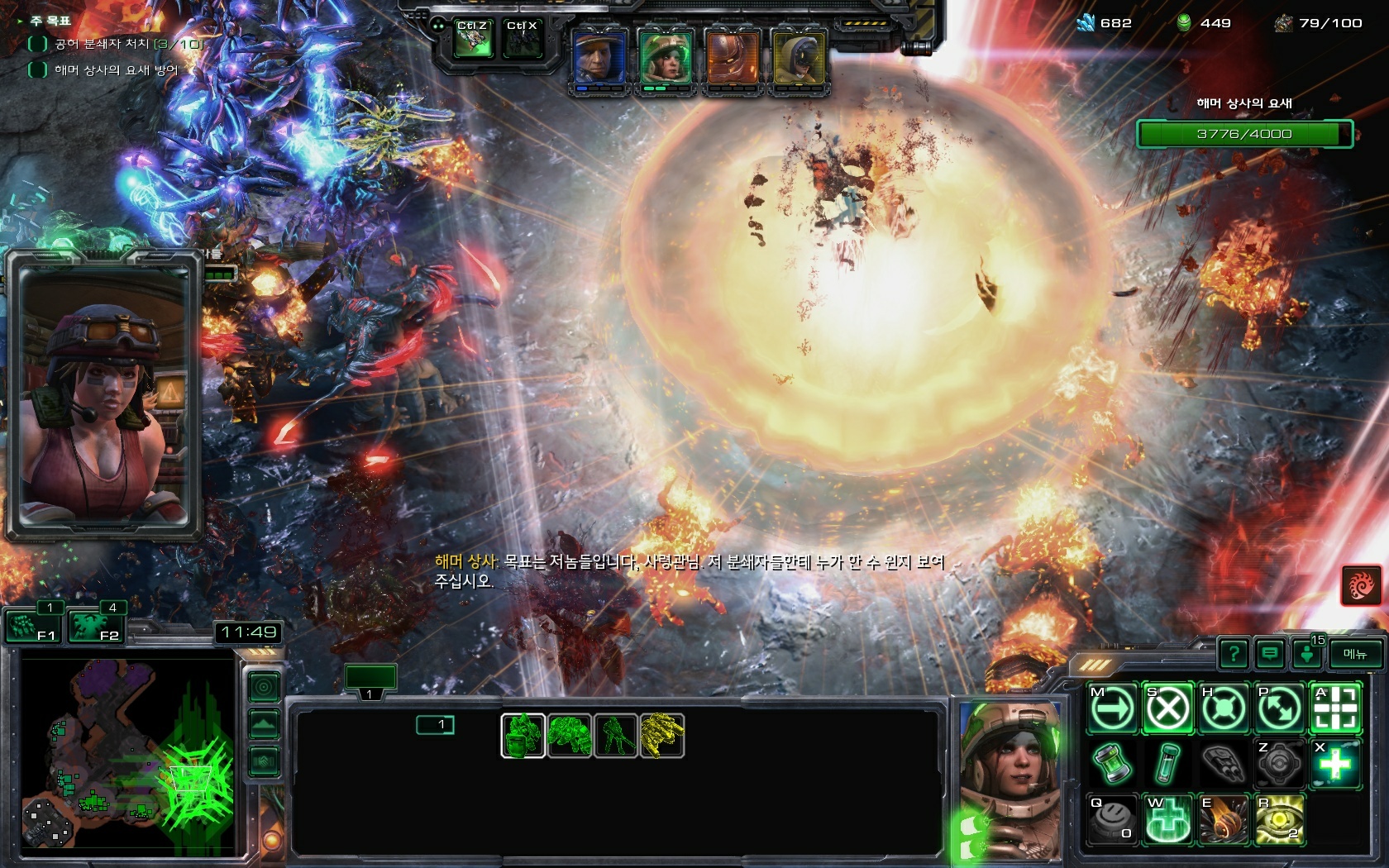Click the red Zerg symbol alert button
This screenshot has height=868, width=1389.
(x=1360, y=586)
